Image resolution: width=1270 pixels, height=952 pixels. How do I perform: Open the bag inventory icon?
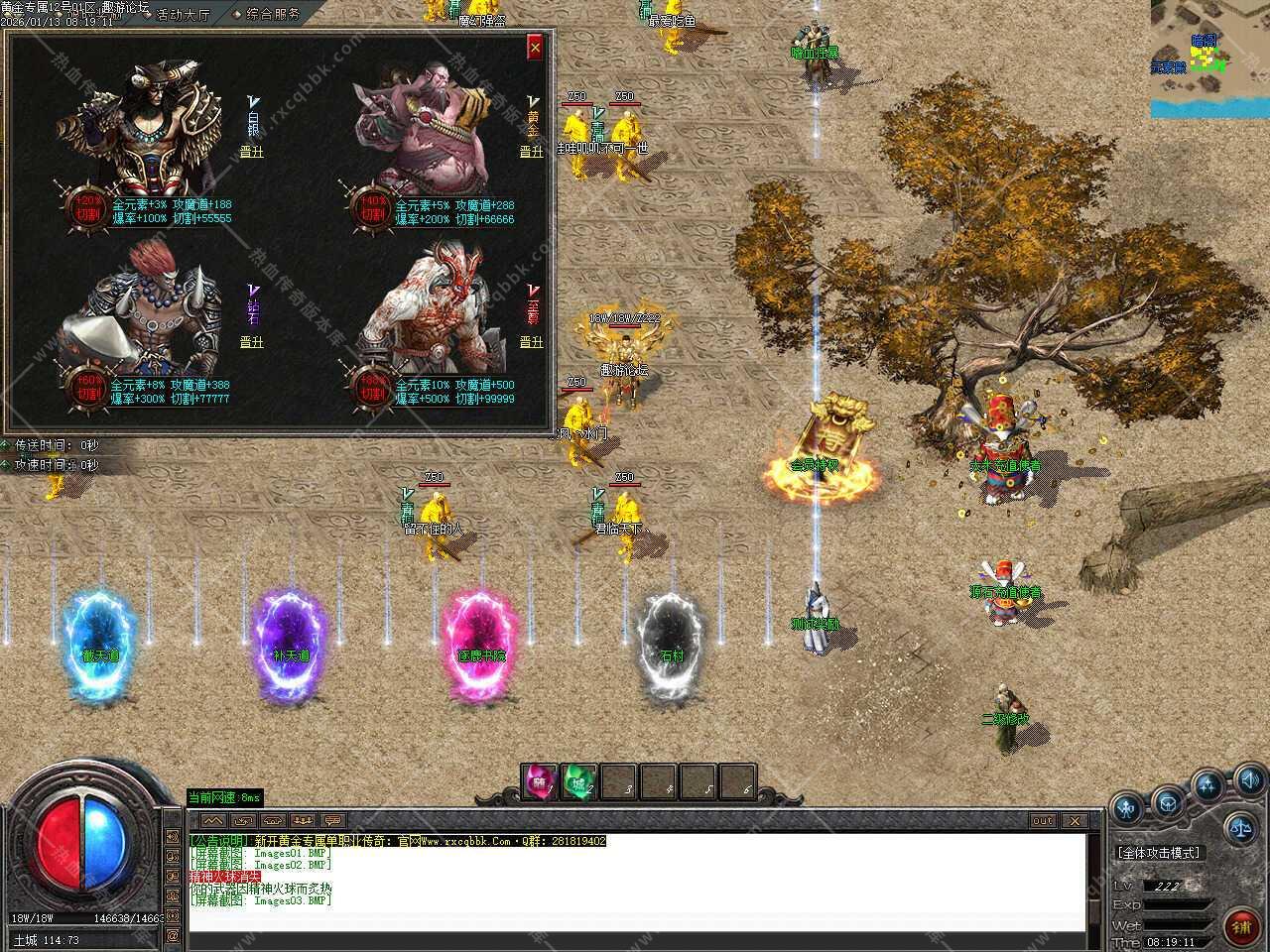1168,800
